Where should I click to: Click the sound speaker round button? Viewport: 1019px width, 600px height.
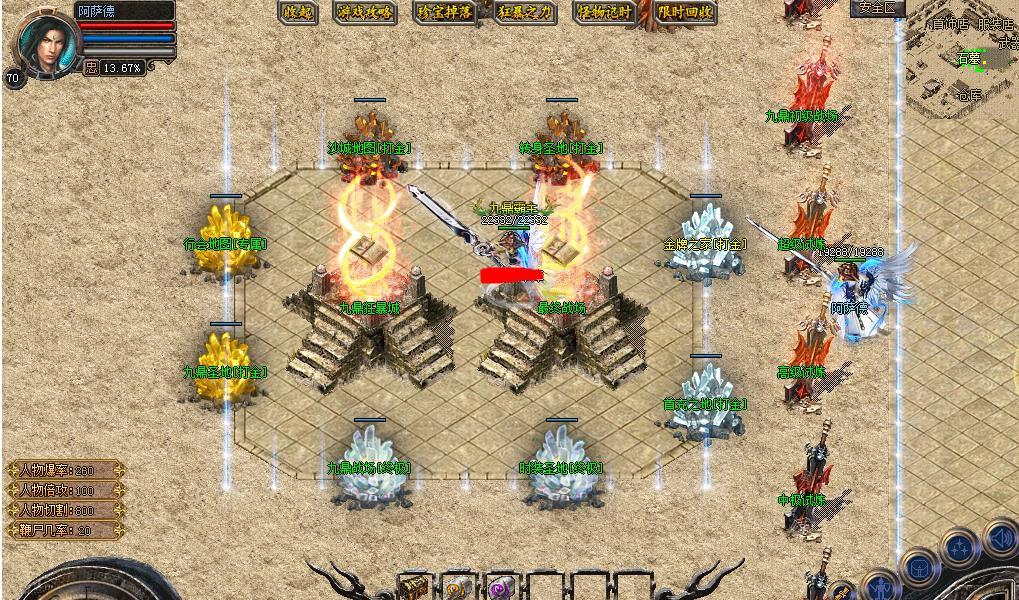pyautogui.click(x=999, y=538)
